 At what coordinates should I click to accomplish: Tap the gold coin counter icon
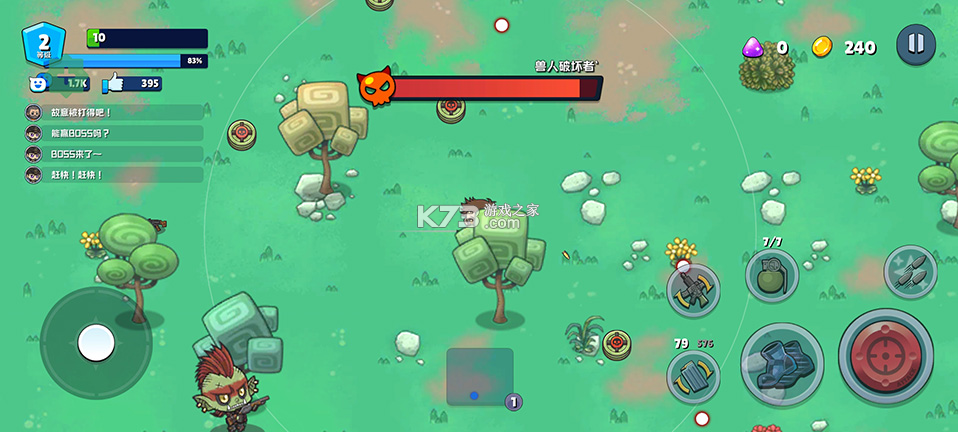(x=822, y=46)
